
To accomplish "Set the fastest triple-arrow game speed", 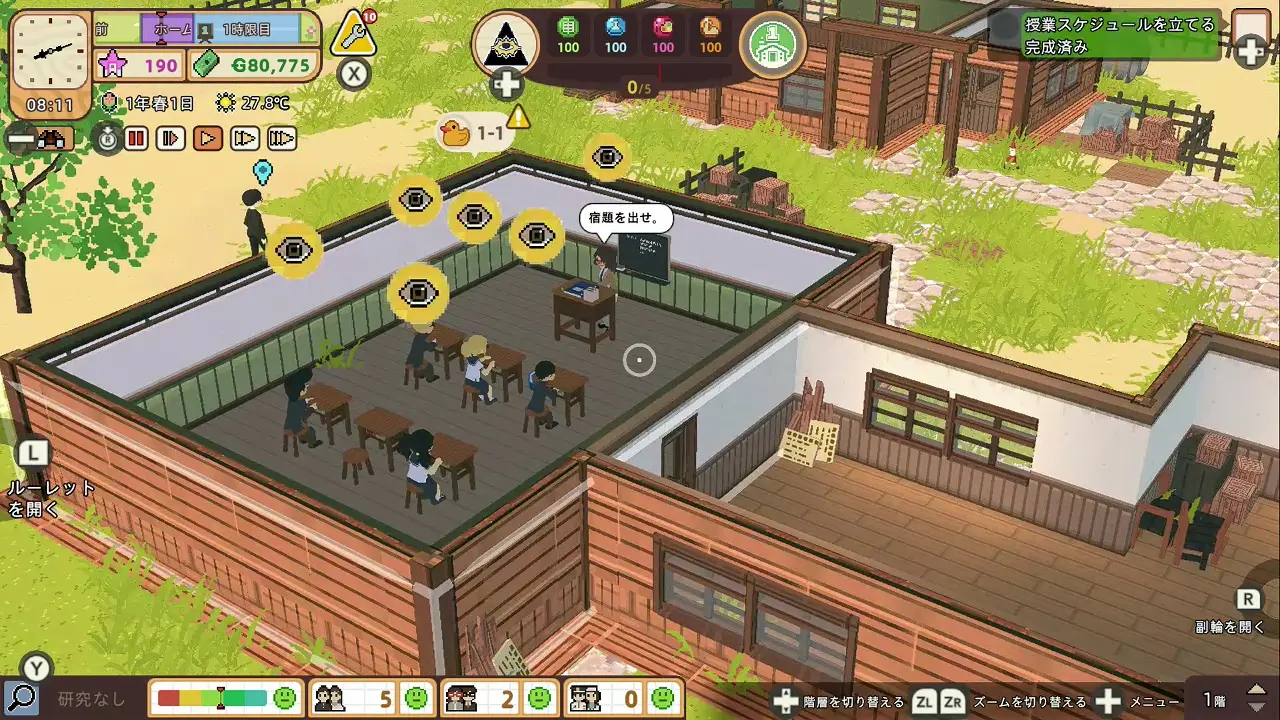I will point(282,138).
